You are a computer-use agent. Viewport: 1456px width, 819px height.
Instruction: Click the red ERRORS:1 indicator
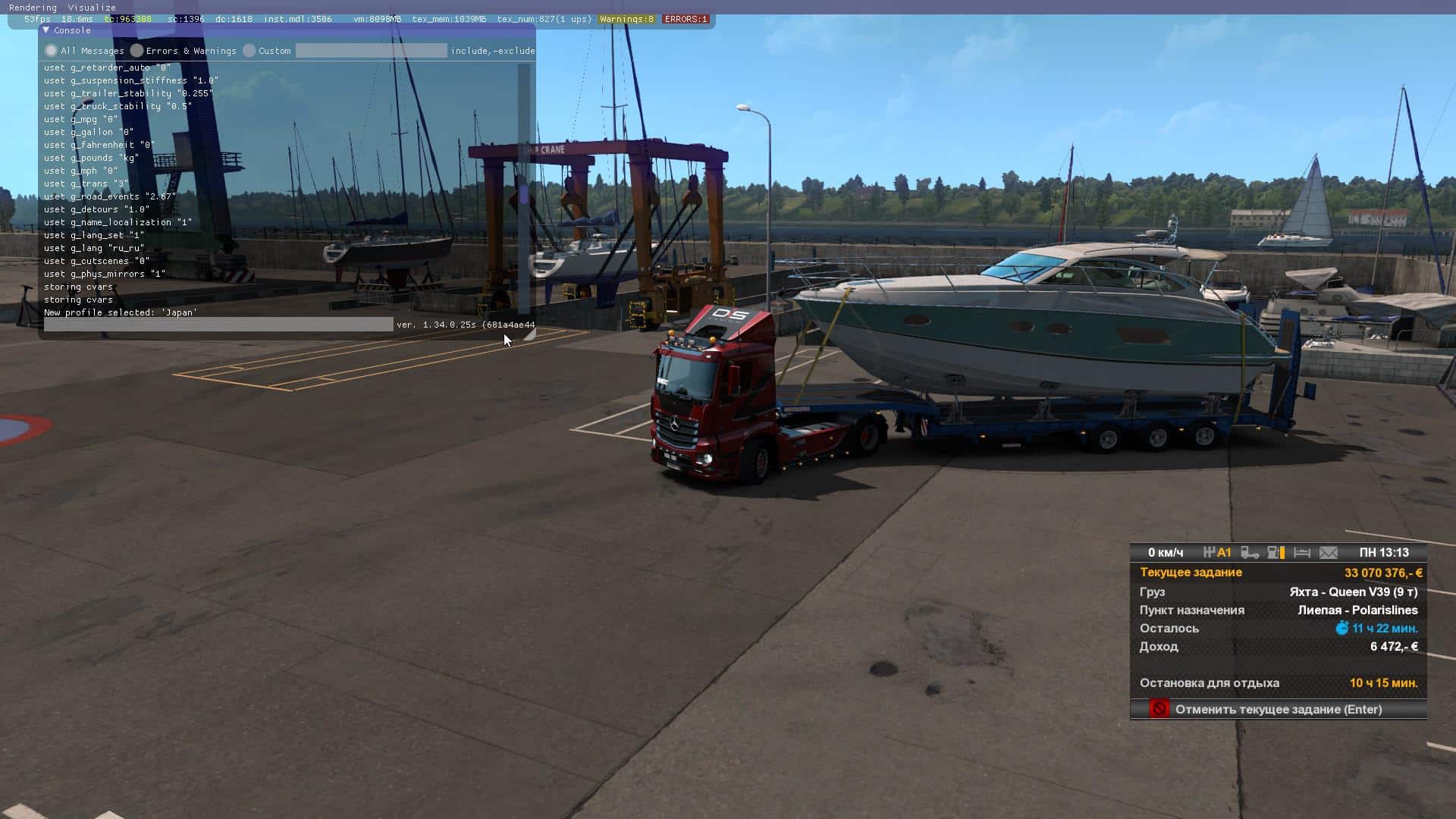tap(686, 19)
